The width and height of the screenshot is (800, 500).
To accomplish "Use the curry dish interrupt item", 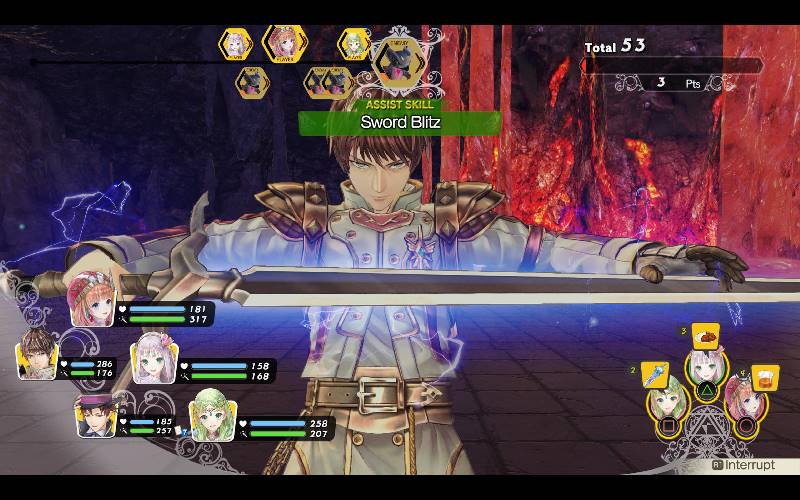I will pos(705,336).
